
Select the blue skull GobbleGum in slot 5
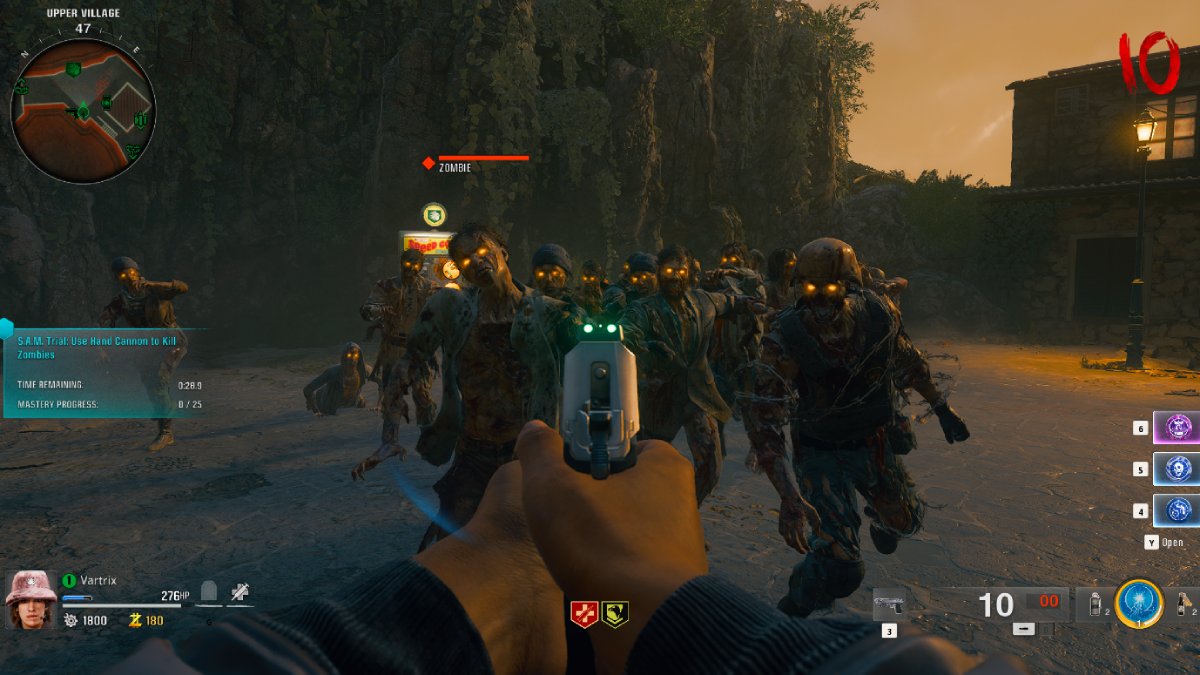[1177, 469]
